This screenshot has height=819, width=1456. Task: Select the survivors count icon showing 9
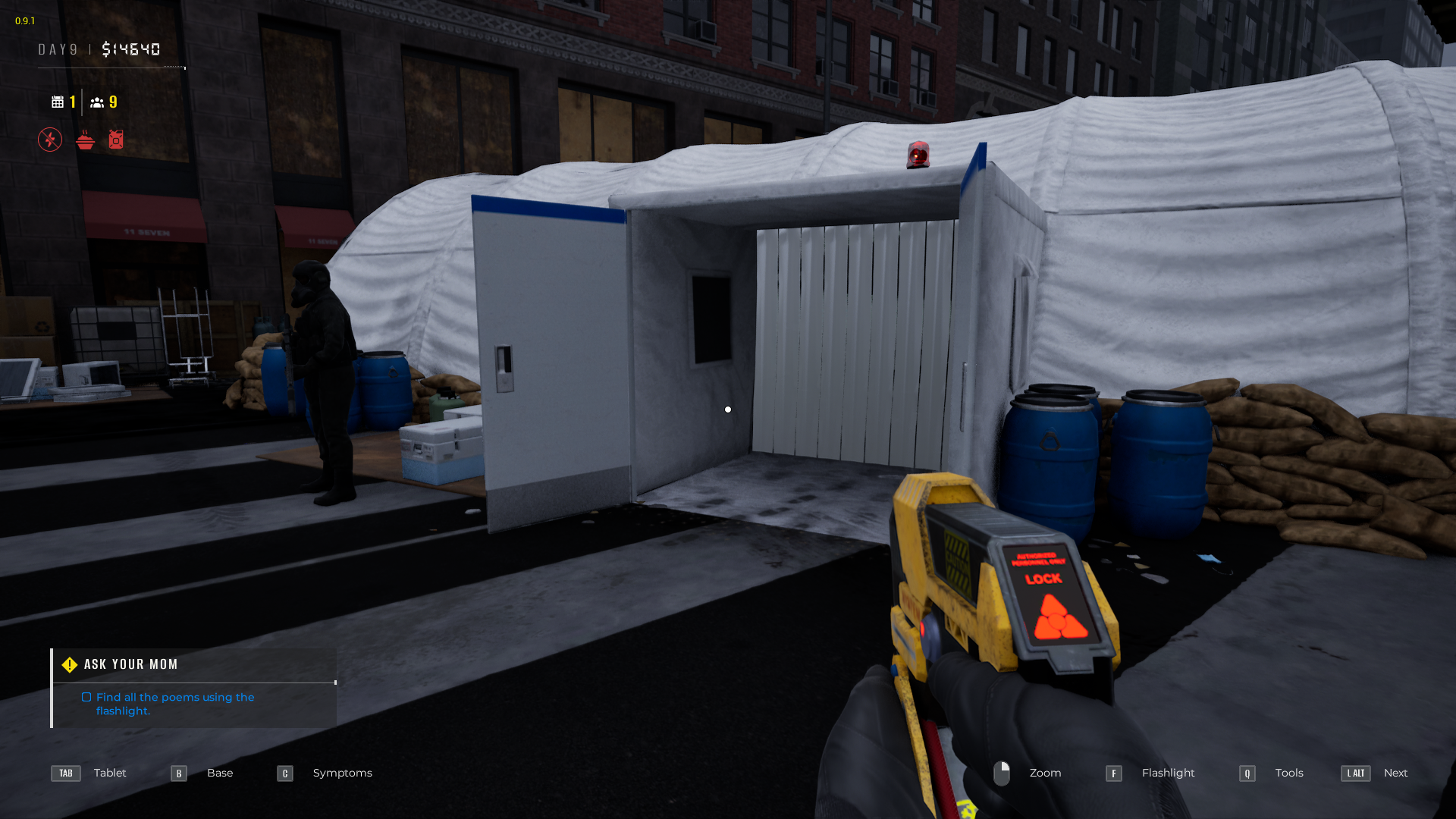pyautogui.click(x=98, y=101)
